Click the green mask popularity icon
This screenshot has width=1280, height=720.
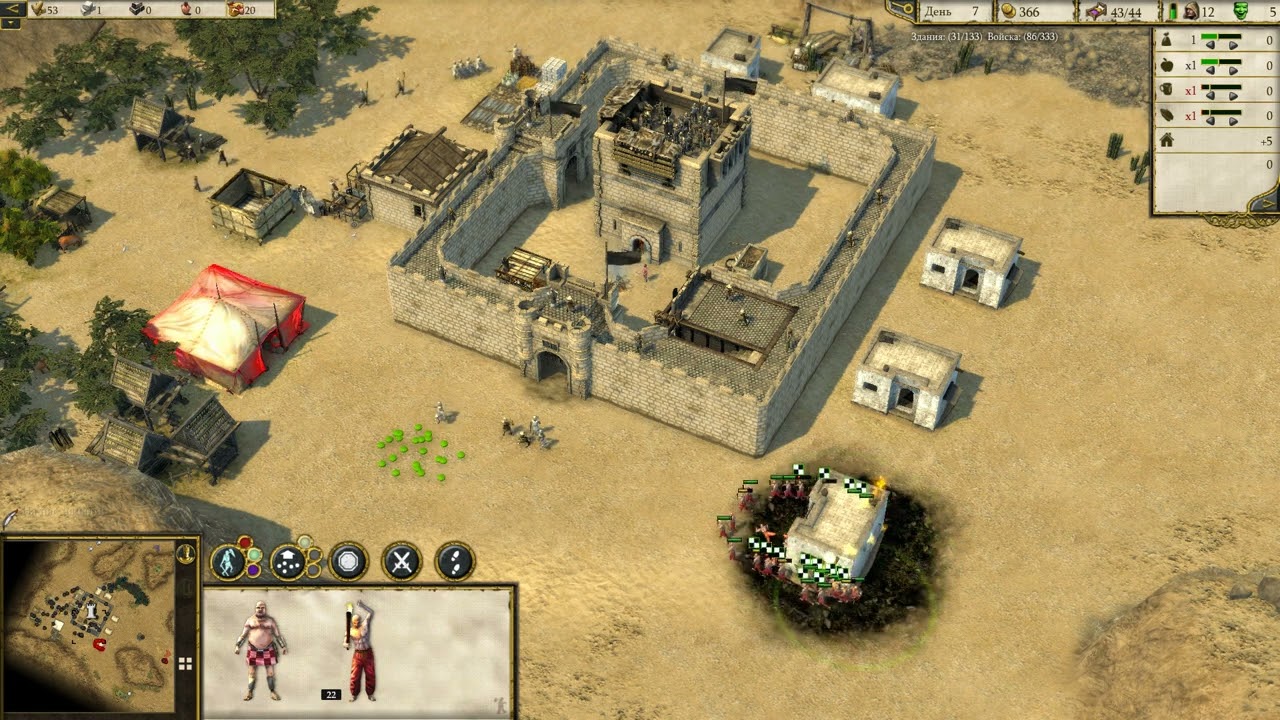1241,11
